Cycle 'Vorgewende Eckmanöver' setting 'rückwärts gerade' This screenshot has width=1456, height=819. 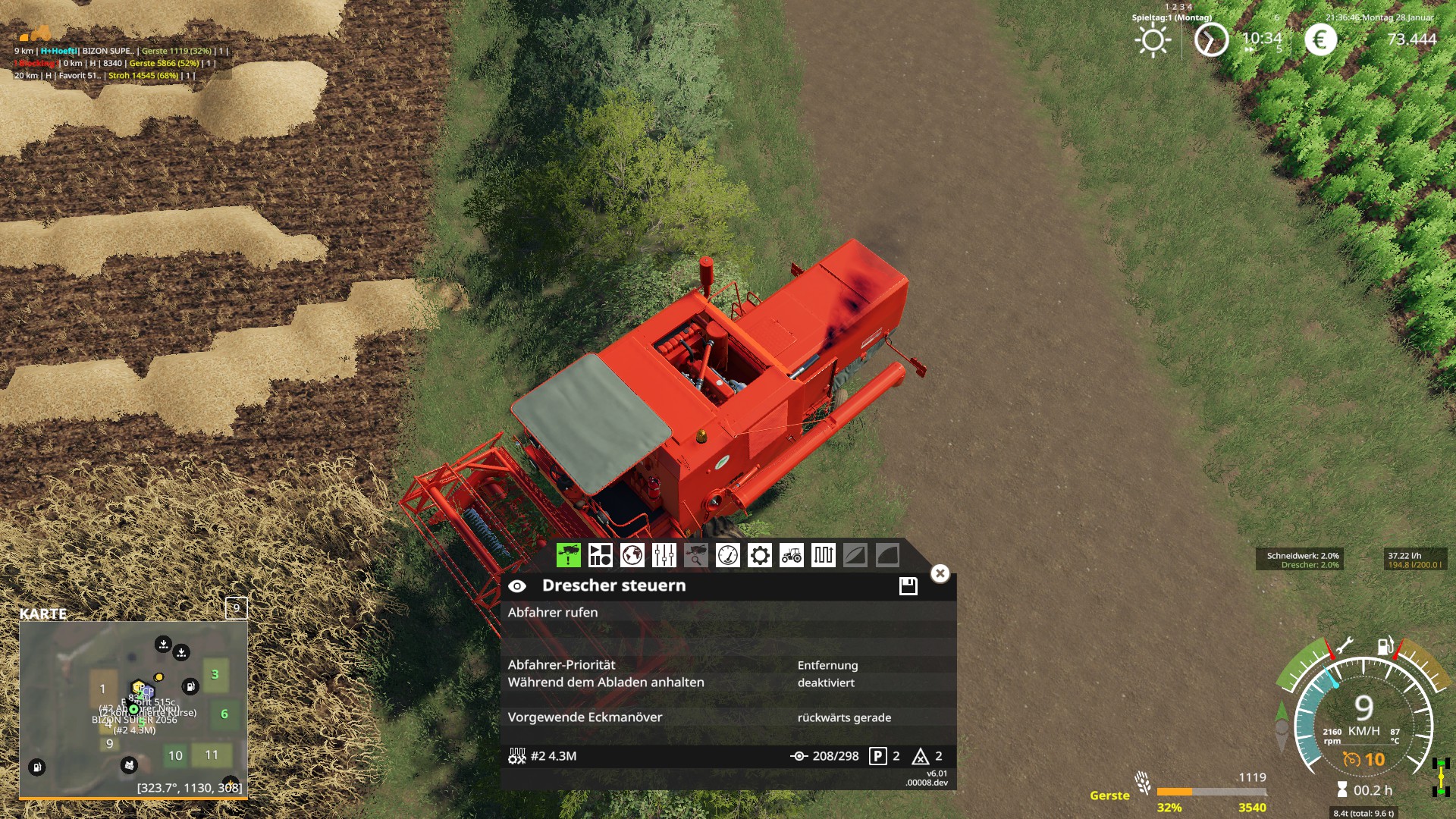coord(844,717)
